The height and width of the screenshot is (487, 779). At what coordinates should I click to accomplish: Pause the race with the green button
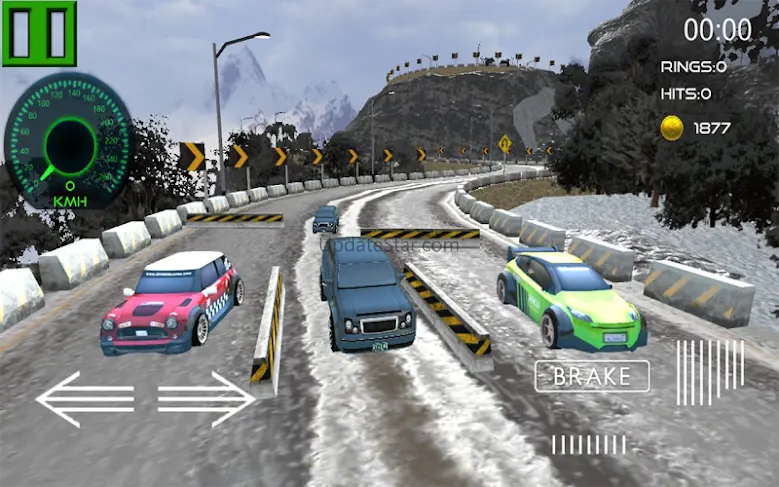pos(39,33)
